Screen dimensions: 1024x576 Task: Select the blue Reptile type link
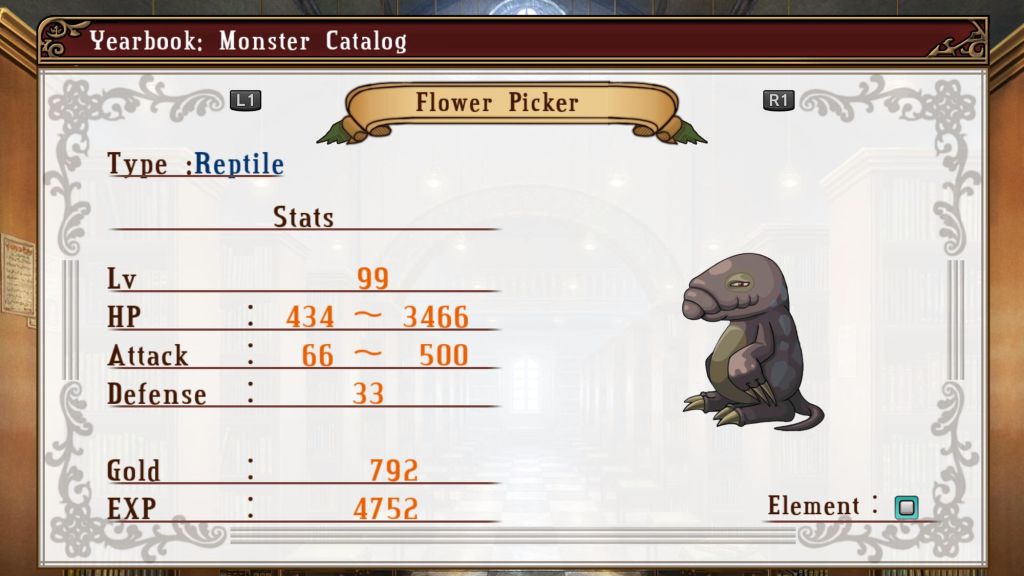[239, 164]
